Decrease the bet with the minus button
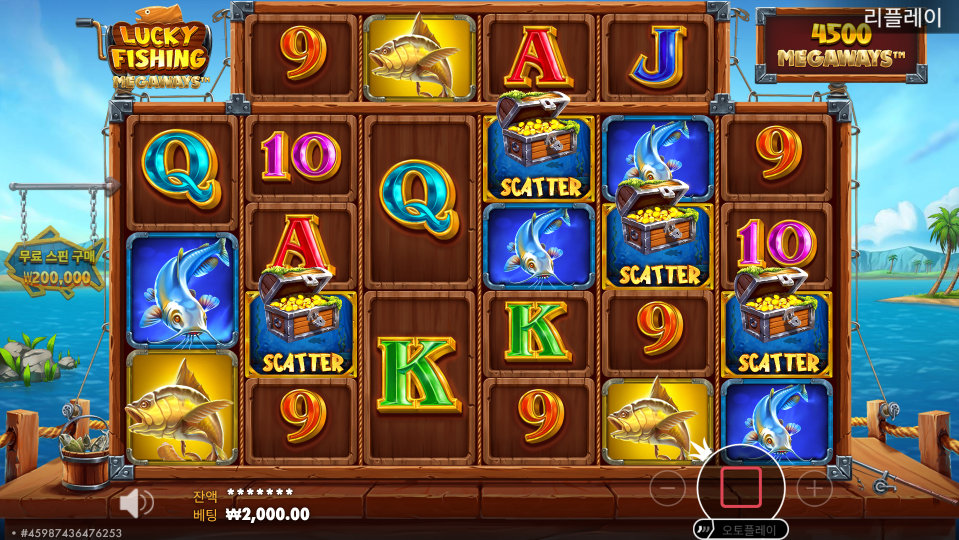Image resolution: width=959 pixels, height=540 pixels. point(667,488)
